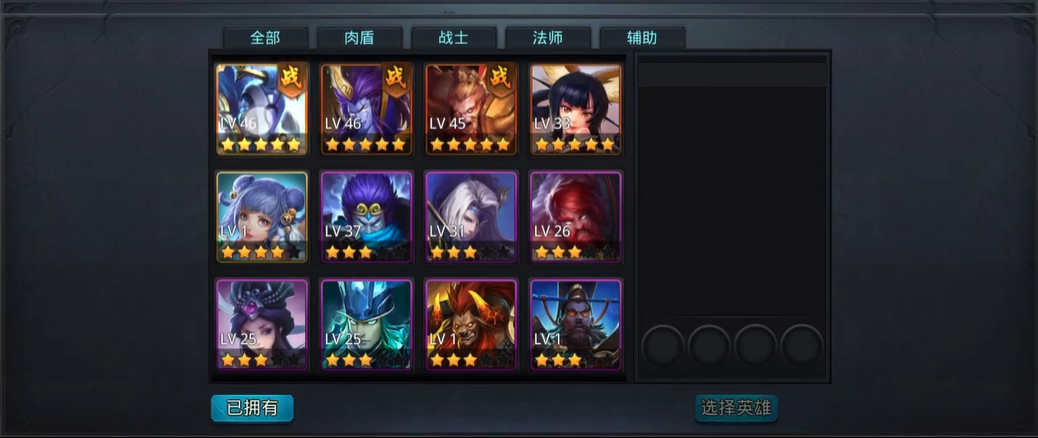Choose the LV 26 red-haired hero
This screenshot has height=438, width=1038.
(575, 216)
